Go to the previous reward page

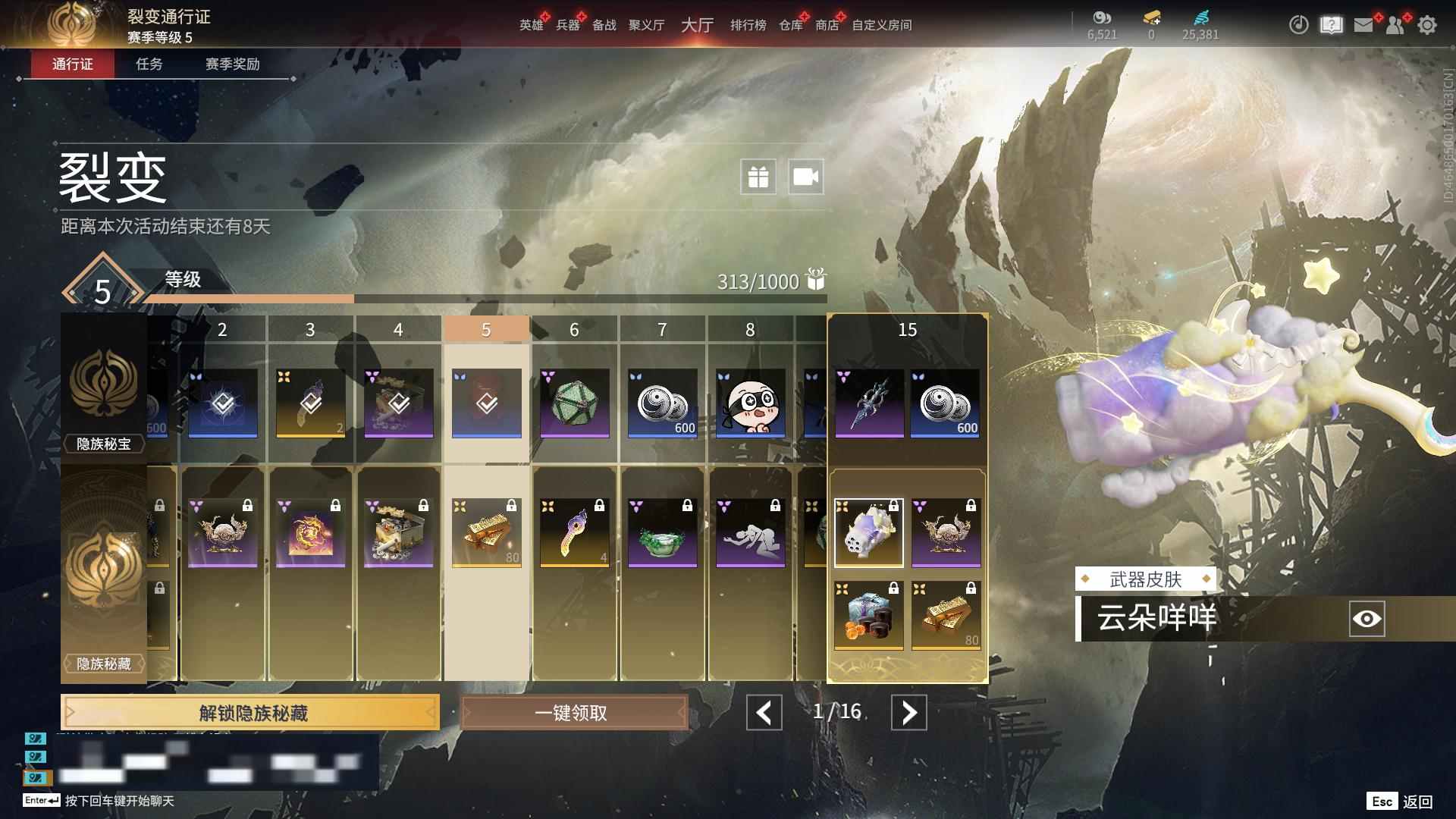(764, 713)
